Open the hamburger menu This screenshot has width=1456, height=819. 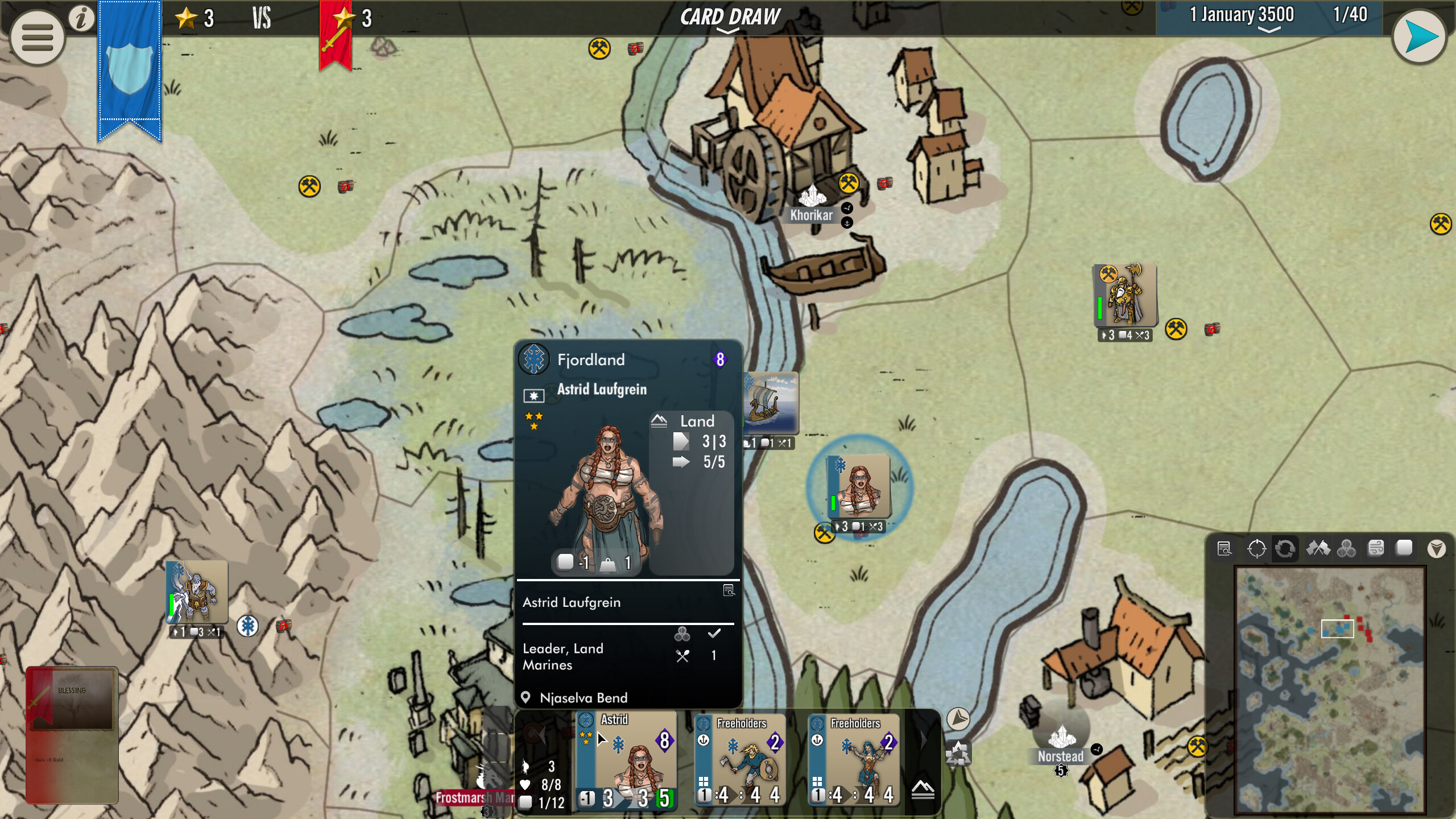(36, 36)
